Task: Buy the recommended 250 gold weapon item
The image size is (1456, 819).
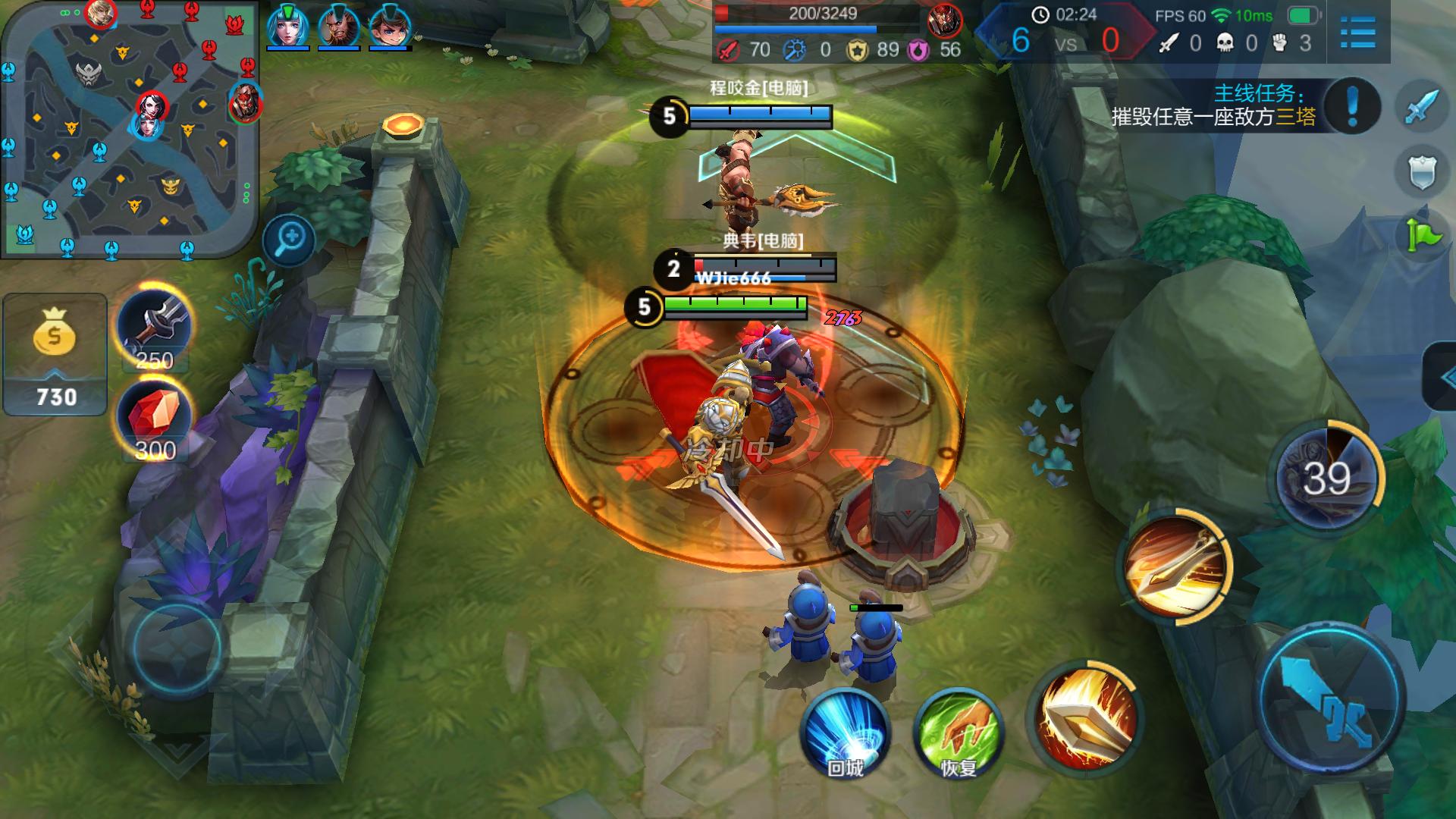Action: click(155, 328)
